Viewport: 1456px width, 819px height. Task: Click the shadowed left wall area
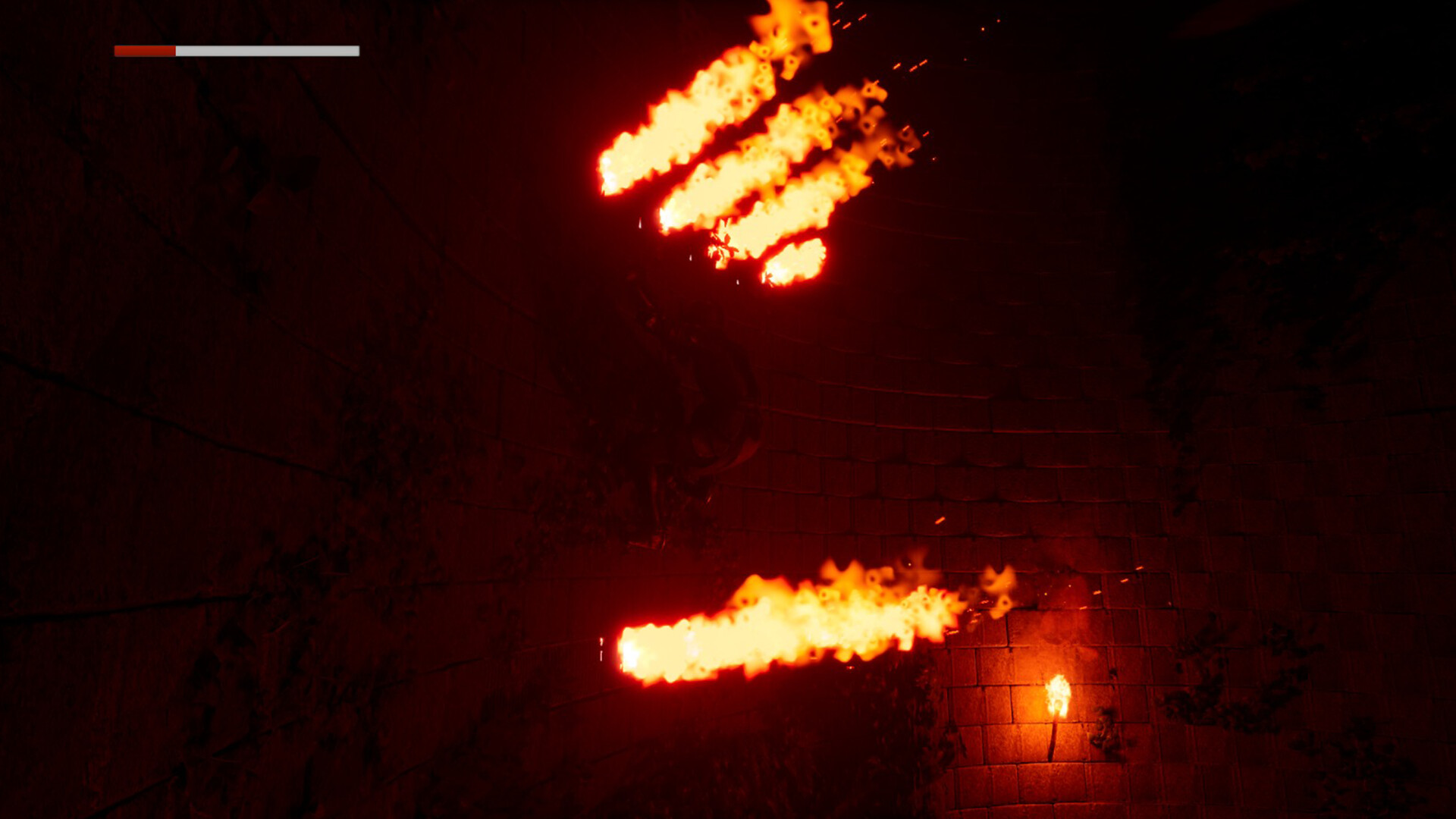(x=227, y=379)
